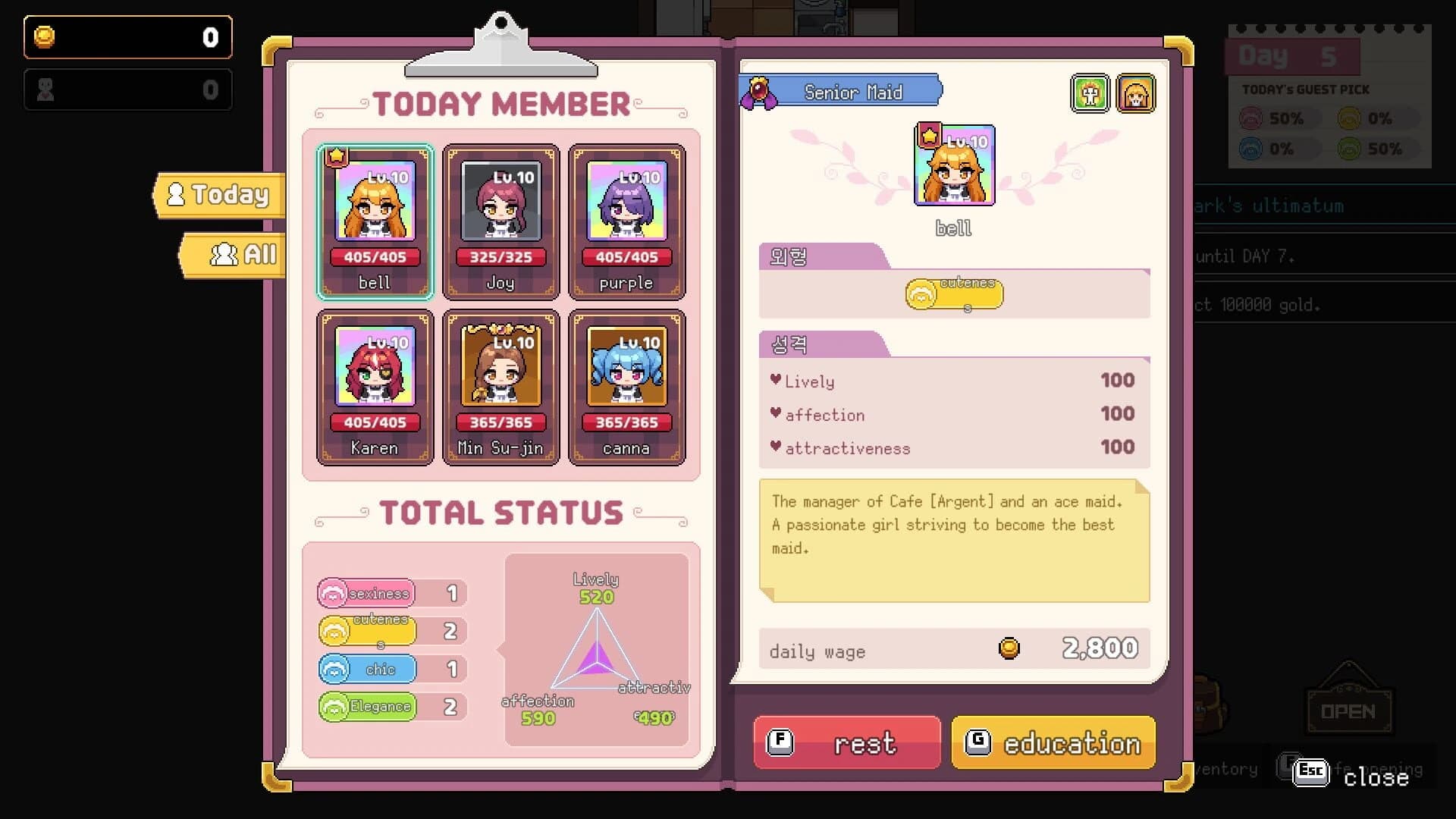This screenshot has width=1456, height=819.
Task: Click bell's full health bar showing 405/405
Action: (375, 257)
